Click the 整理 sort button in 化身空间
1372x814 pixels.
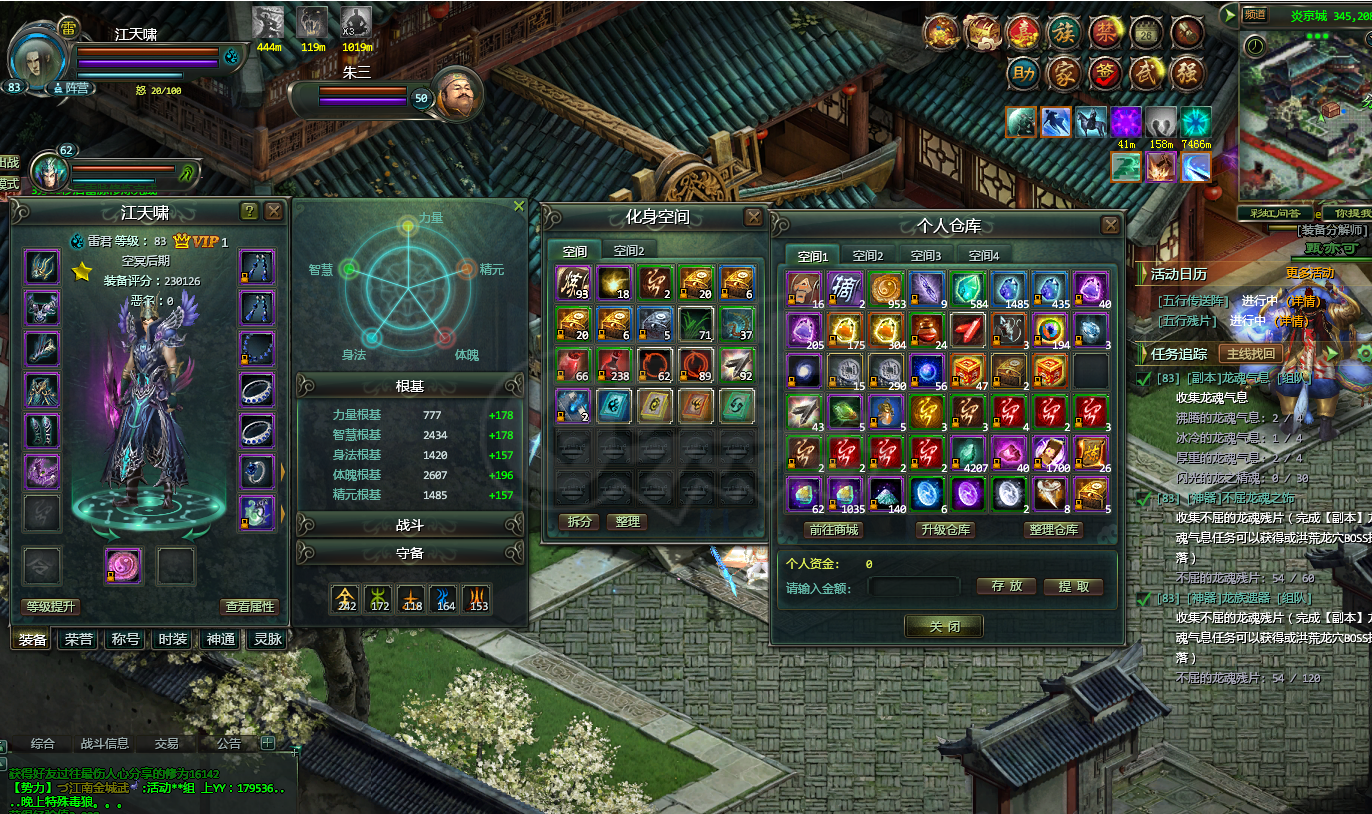[x=627, y=522]
